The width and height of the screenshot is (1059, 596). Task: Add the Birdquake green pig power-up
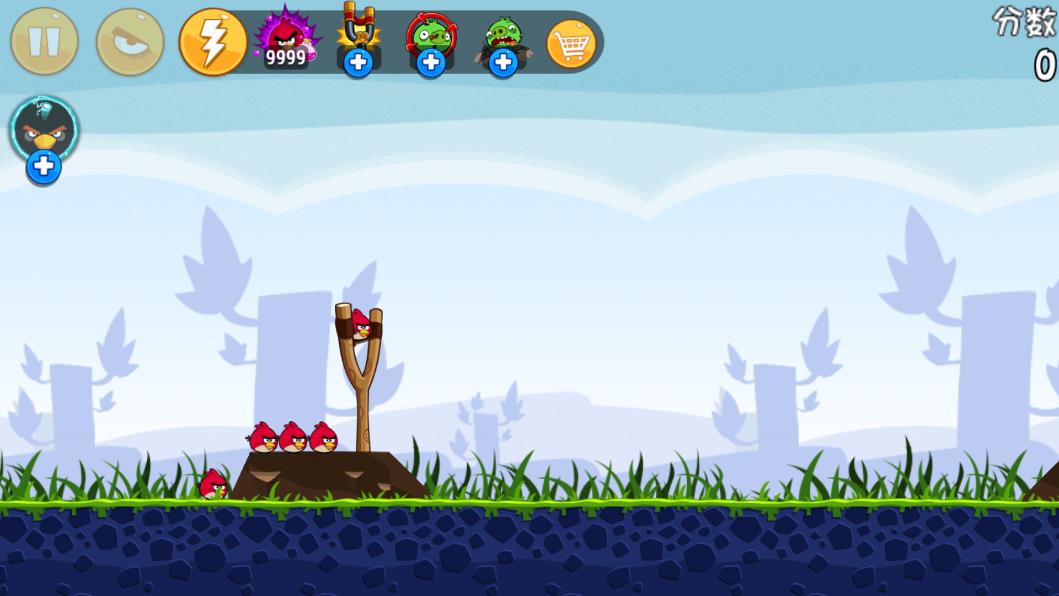[x=502, y=62]
